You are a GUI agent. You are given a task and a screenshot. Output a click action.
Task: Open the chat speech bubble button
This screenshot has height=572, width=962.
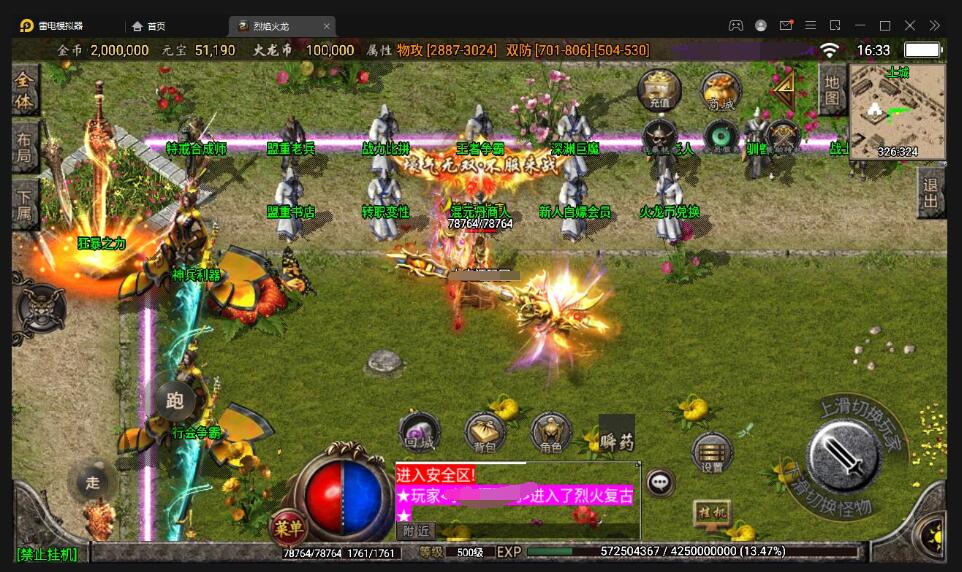(660, 483)
